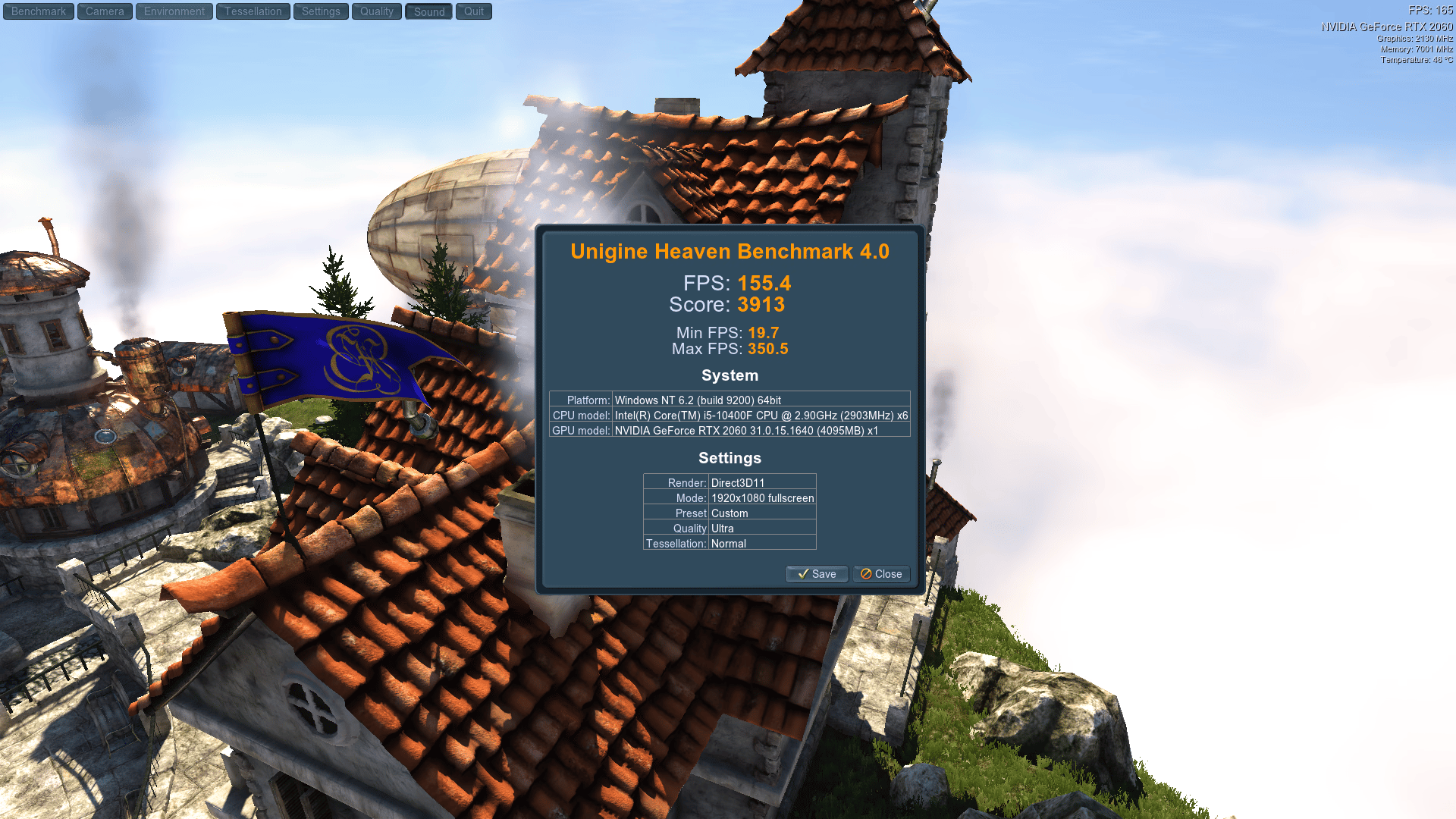Save the benchmark results

tap(817, 574)
